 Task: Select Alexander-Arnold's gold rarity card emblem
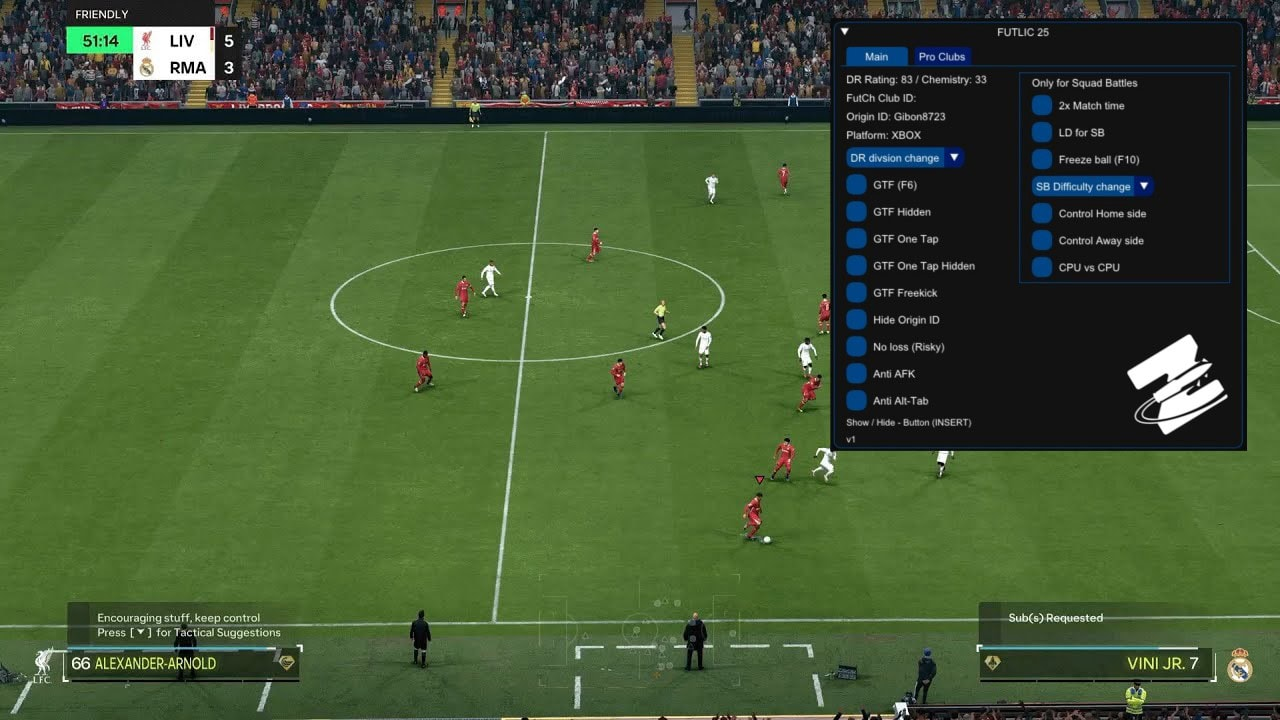click(x=288, y=663)
